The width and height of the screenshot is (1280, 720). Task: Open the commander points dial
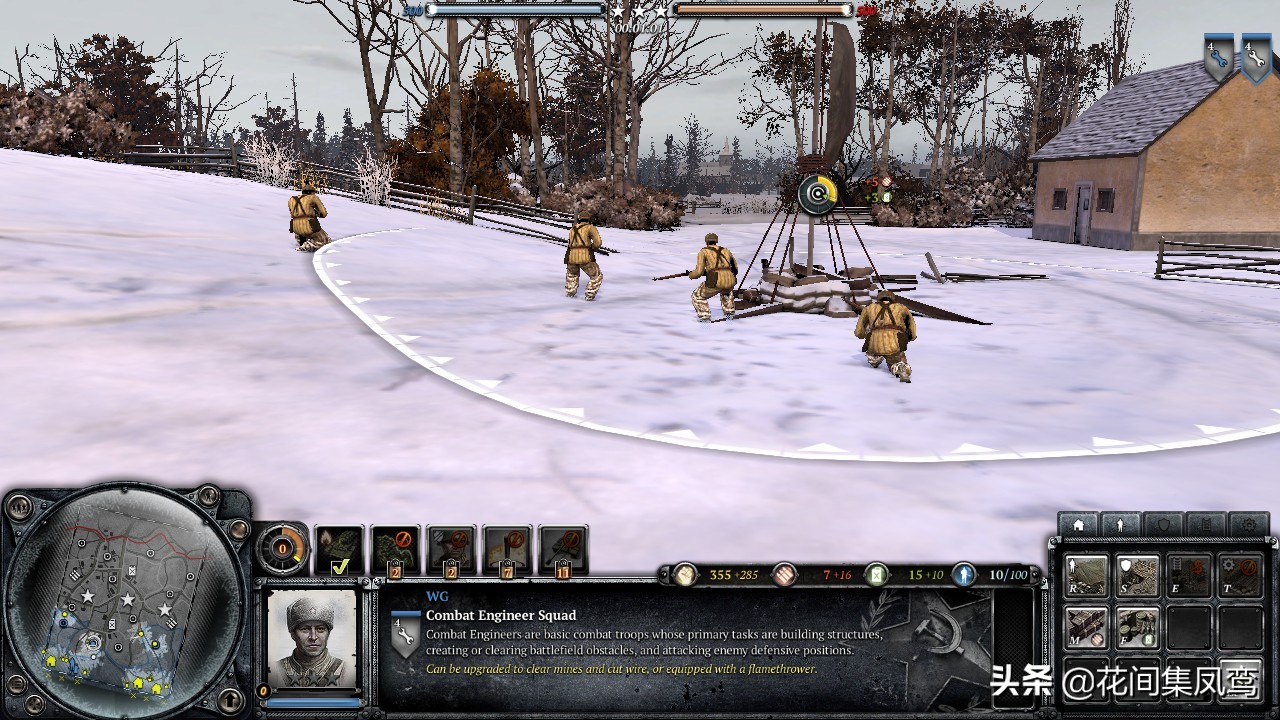(x=282, y=548)
